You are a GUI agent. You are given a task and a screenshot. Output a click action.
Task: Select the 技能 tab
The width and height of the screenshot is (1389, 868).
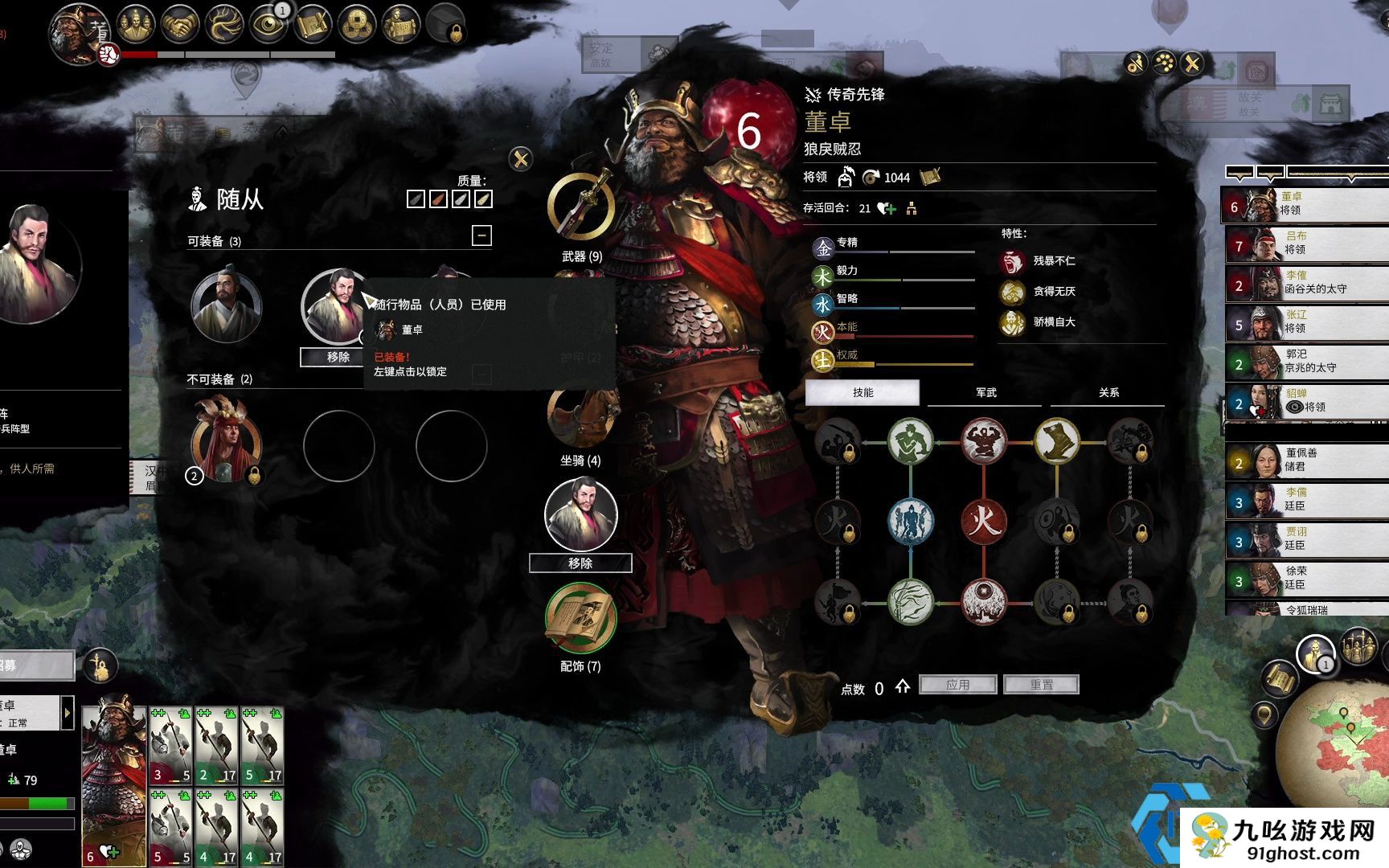pyautogui.click(x=862, y=392)
